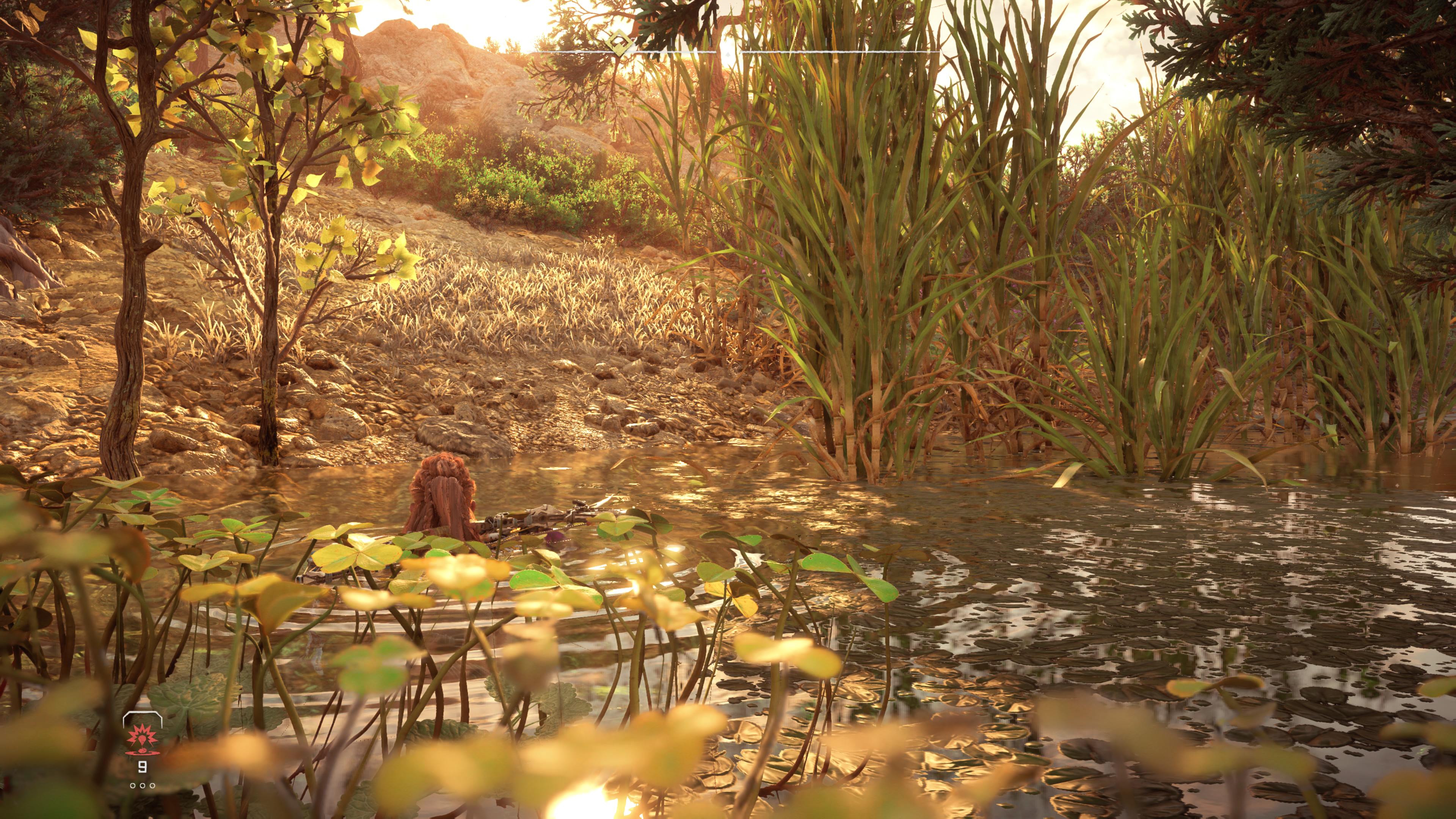Select the red explosive ammo icon

tap(142, 740)
